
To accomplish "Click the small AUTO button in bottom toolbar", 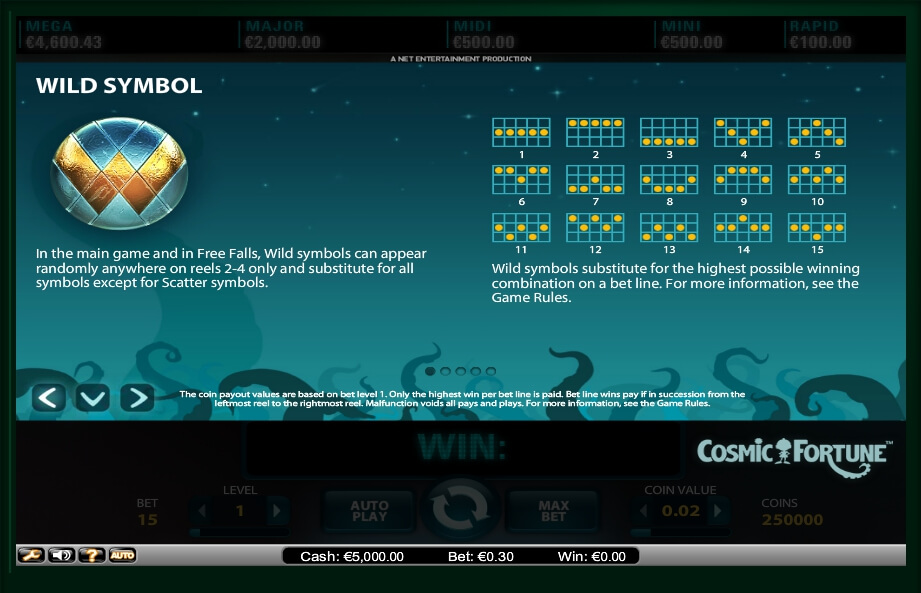I will click(x=122, y=555).
